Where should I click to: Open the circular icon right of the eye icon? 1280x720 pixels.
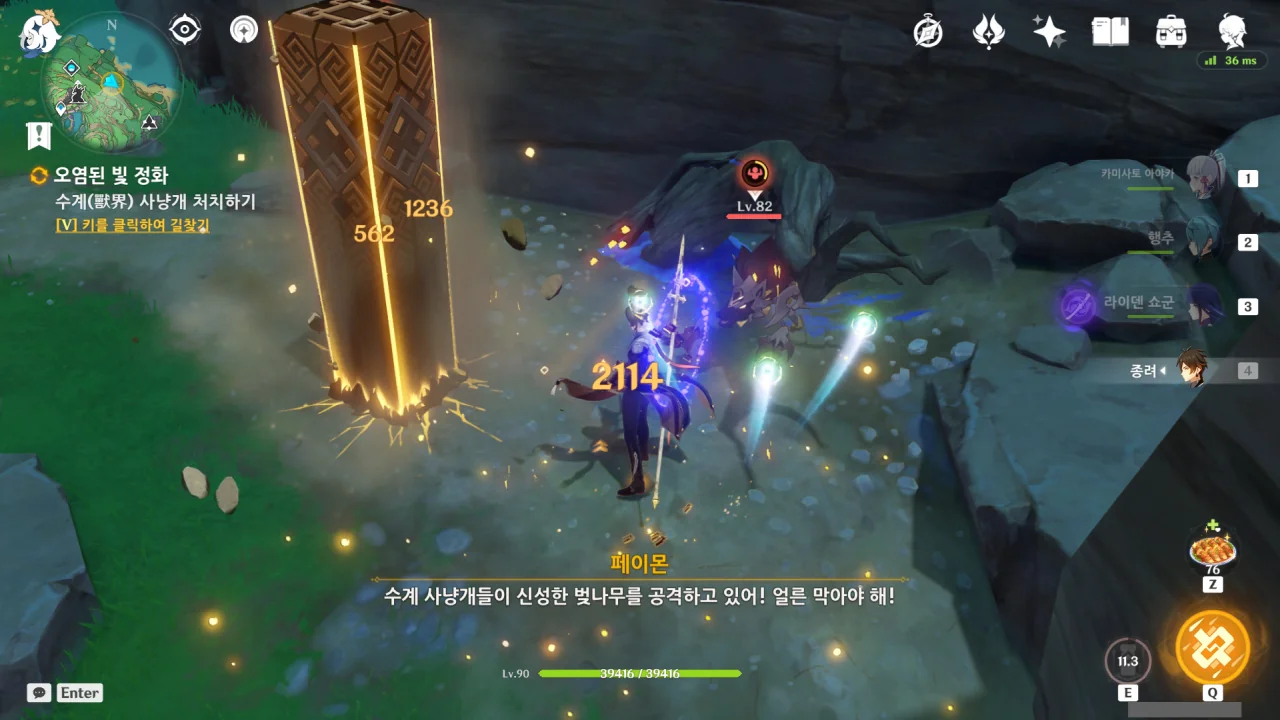click(243, 30)
